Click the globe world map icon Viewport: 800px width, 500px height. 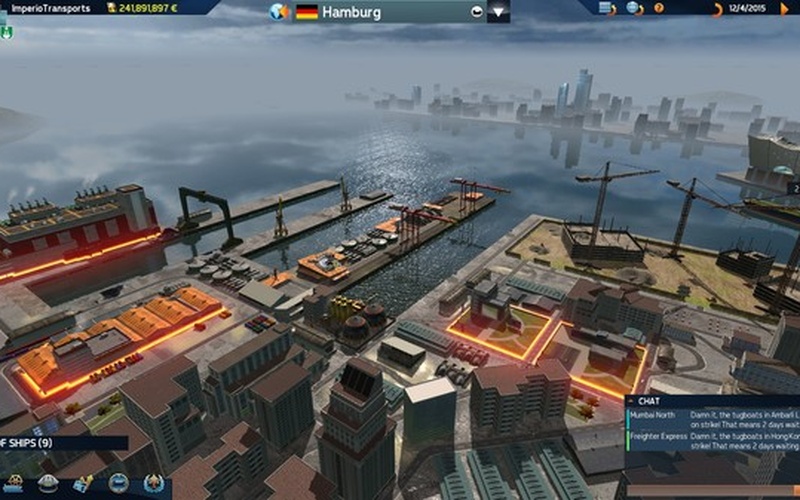280,13
